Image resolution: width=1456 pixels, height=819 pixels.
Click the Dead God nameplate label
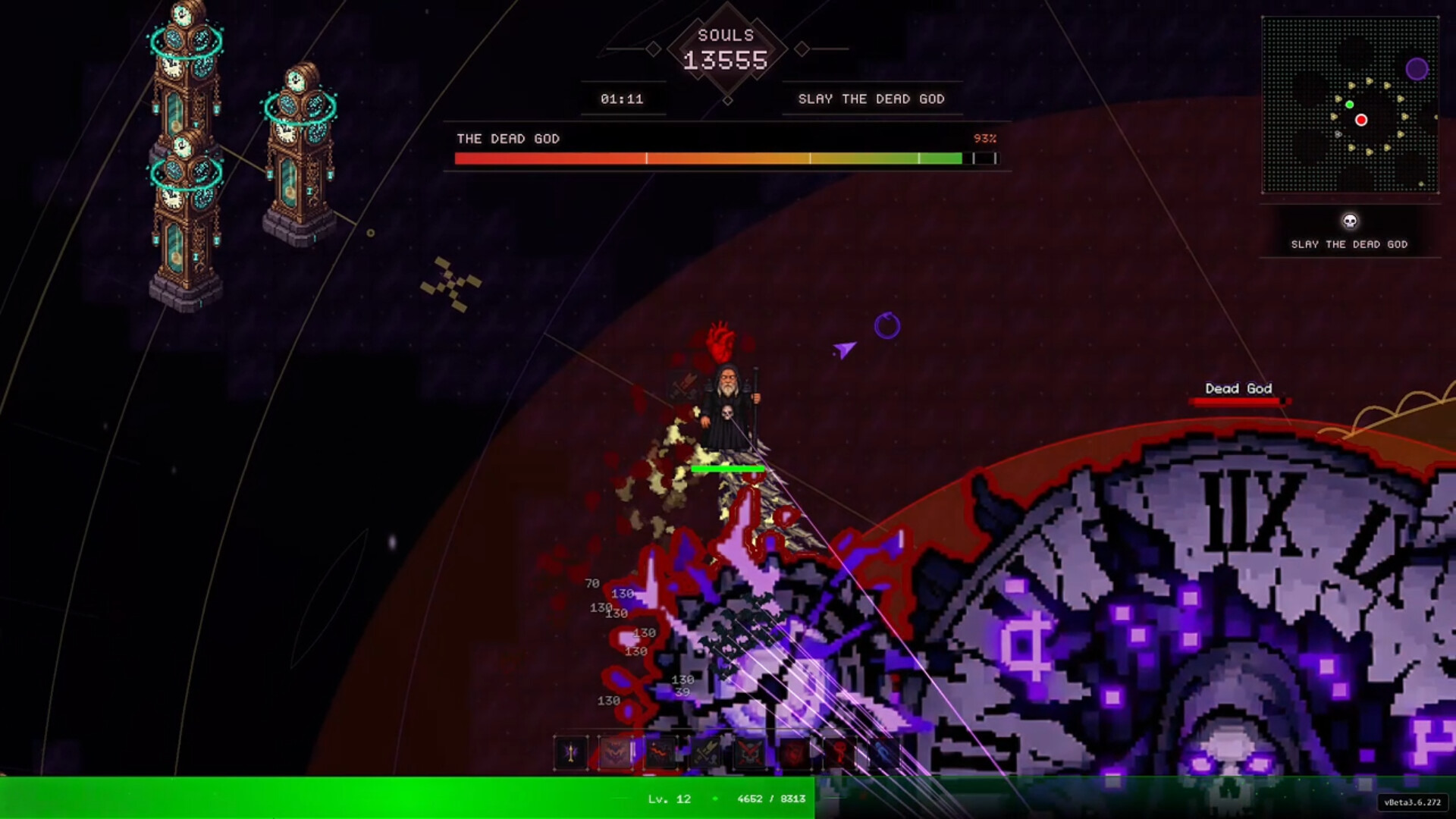click(1238, 388)
